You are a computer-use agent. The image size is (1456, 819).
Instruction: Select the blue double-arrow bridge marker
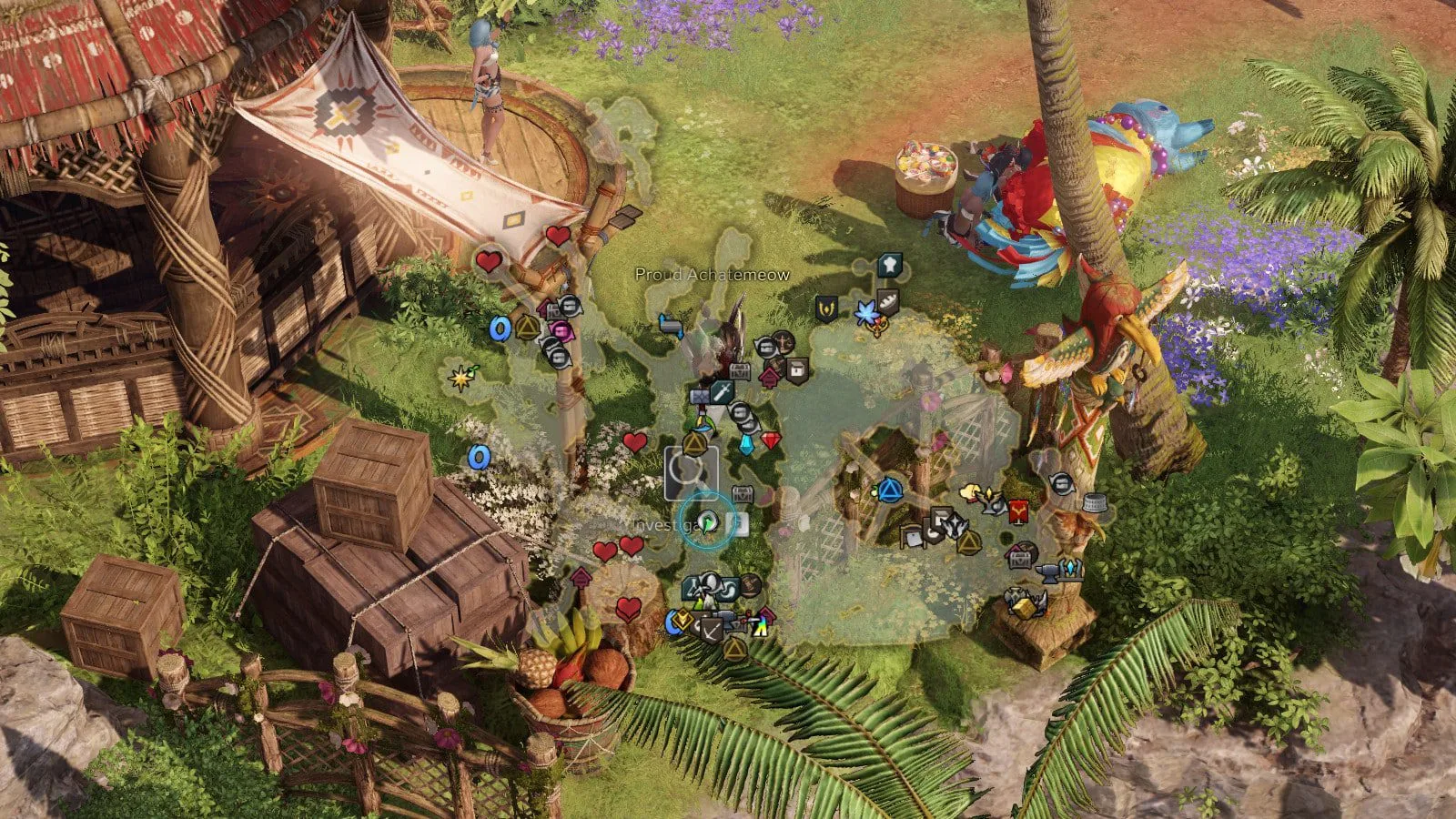pos(671,325)
